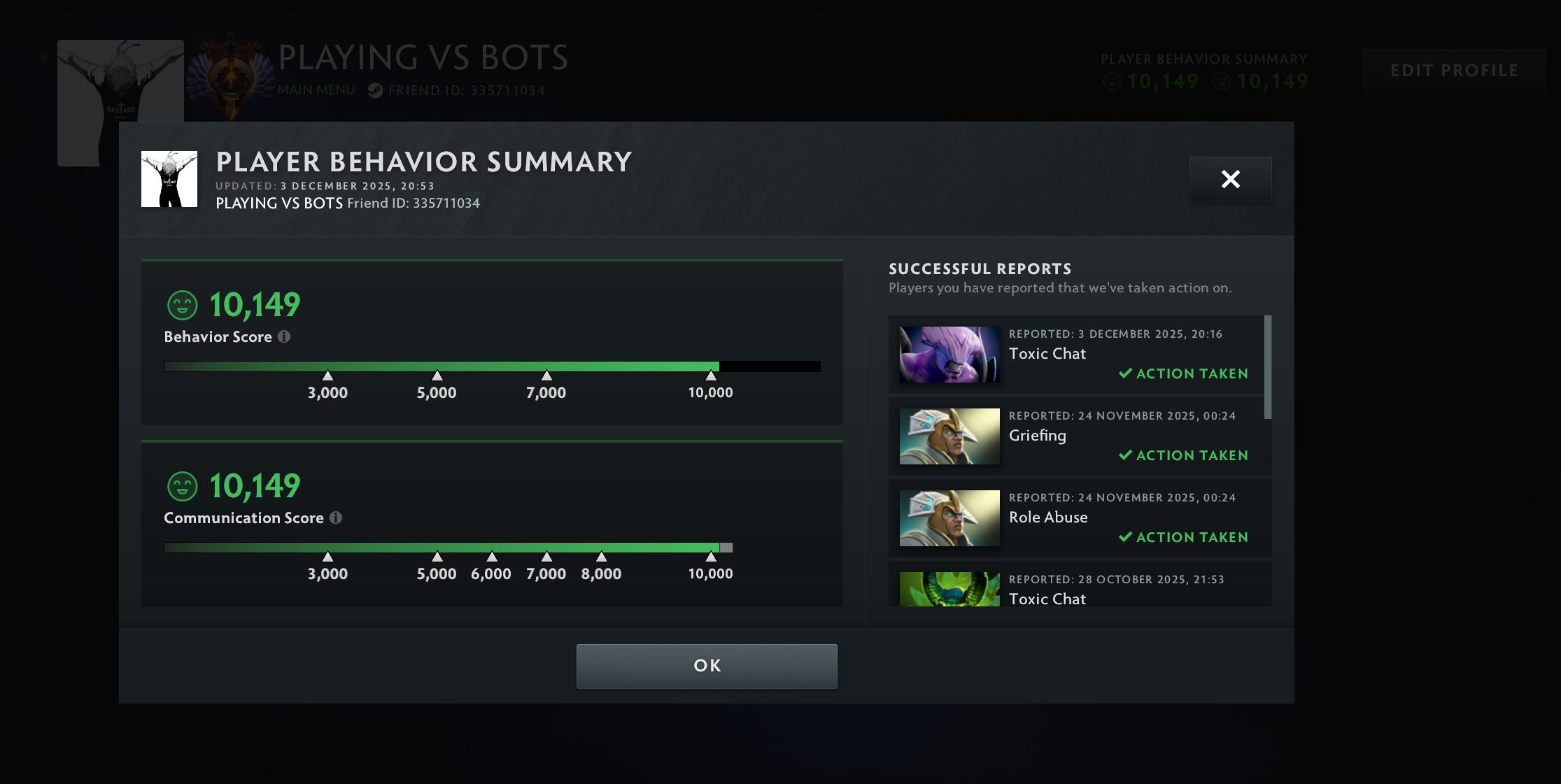
Task: Click the successful reports scrollbar
Action: [x=1268, y=367]
